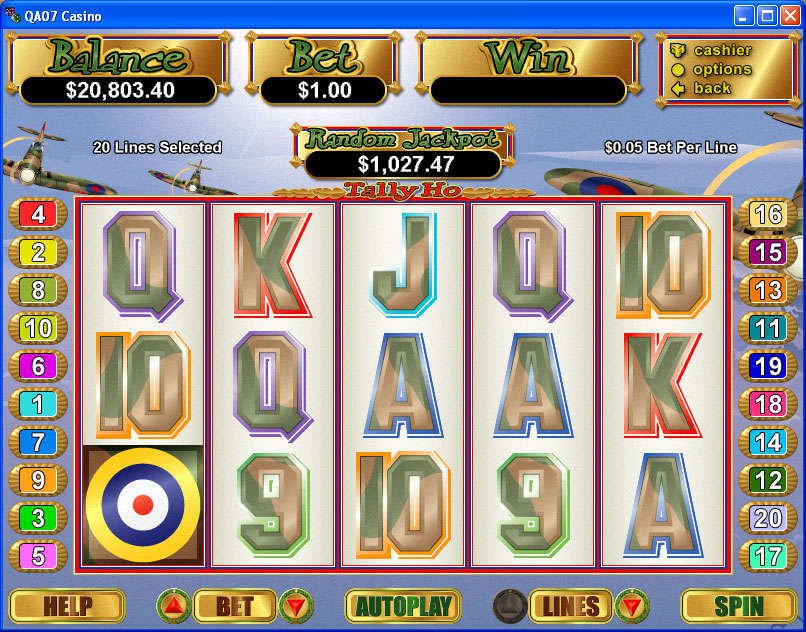Click the Lines button label
The width and height of the screenshot is (806, 632).
571,606
